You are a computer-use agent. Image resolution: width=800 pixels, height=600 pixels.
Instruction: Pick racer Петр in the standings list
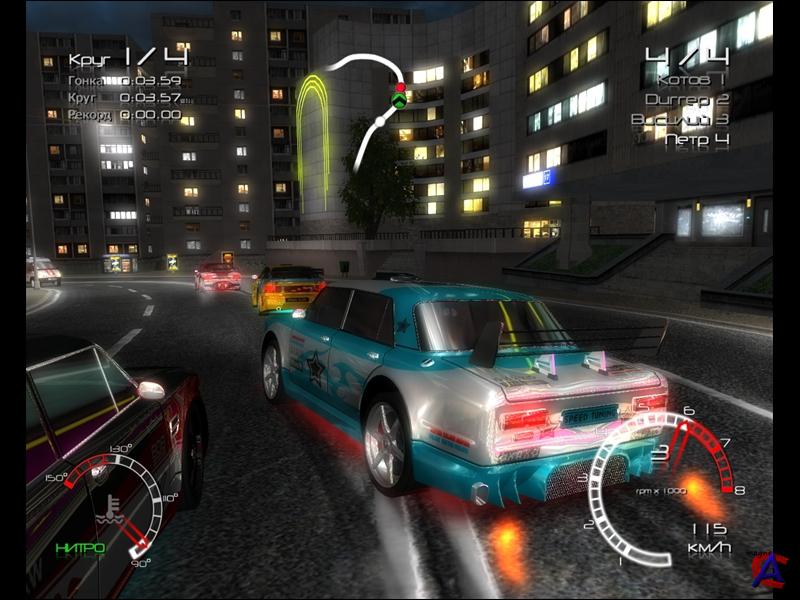[x=697, y=139]
